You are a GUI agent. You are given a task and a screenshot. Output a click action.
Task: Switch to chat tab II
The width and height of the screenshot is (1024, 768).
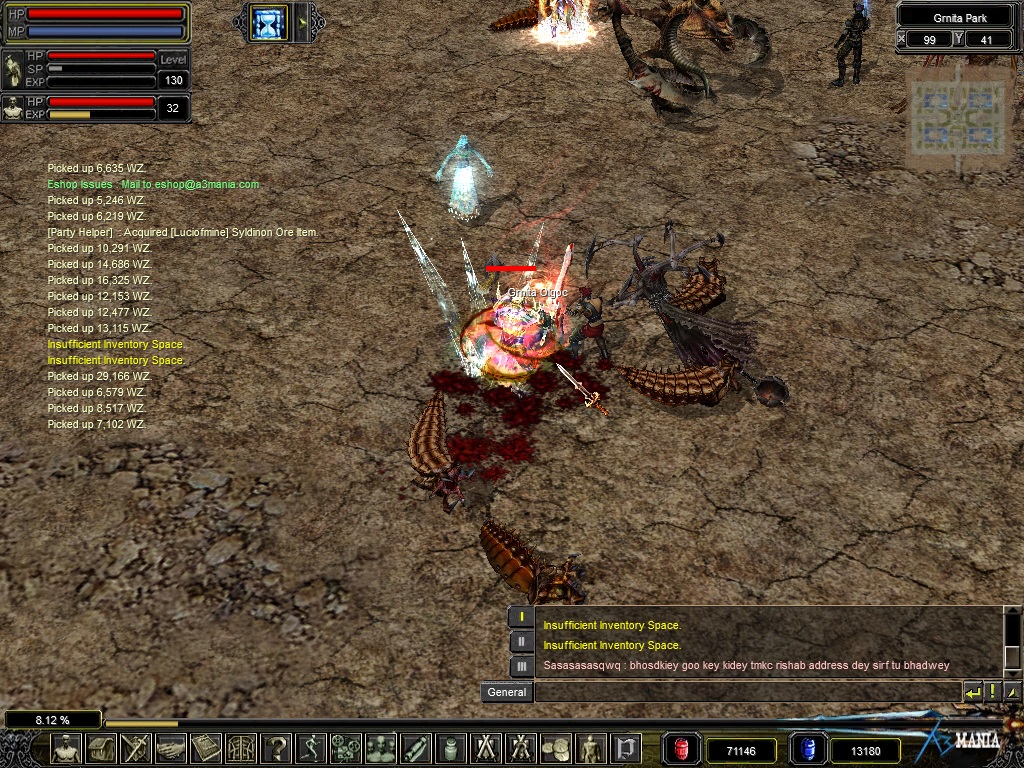point(521,642)
